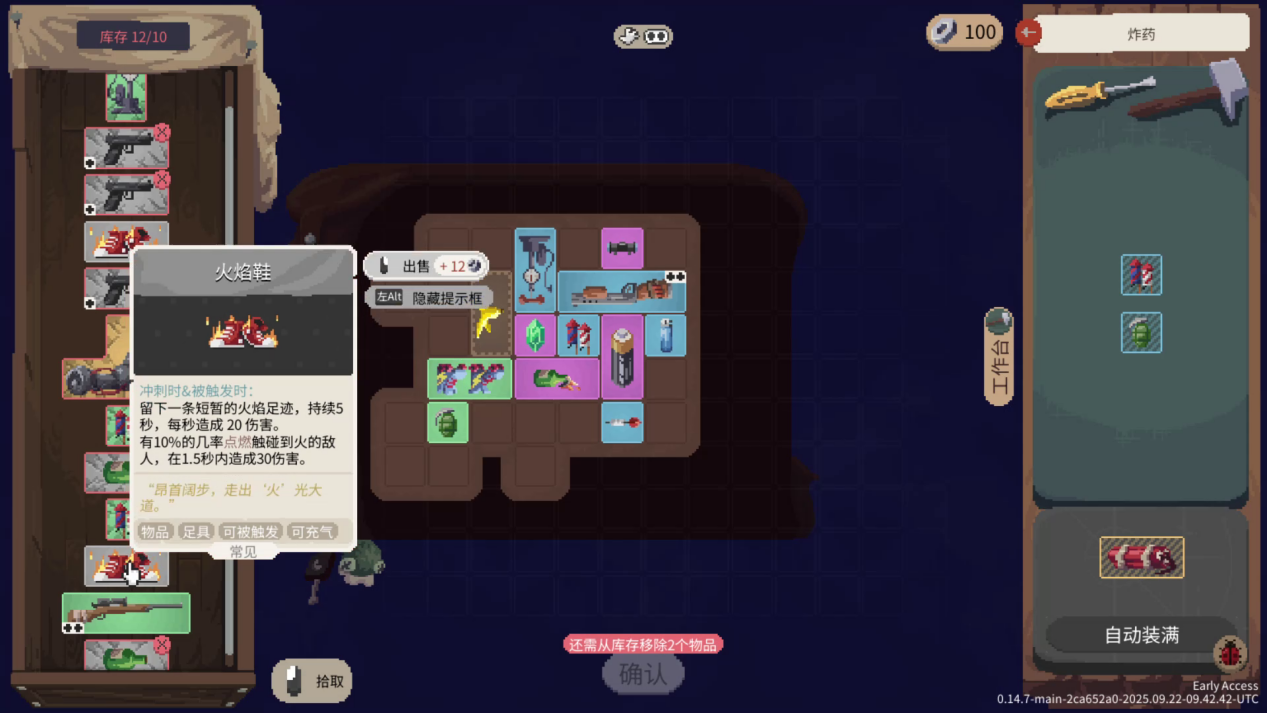This screenshot has width=1267, height=713.
Task: Select the hunting rifle in the stash
Action: pyautogui.click(x=126, y=611)
